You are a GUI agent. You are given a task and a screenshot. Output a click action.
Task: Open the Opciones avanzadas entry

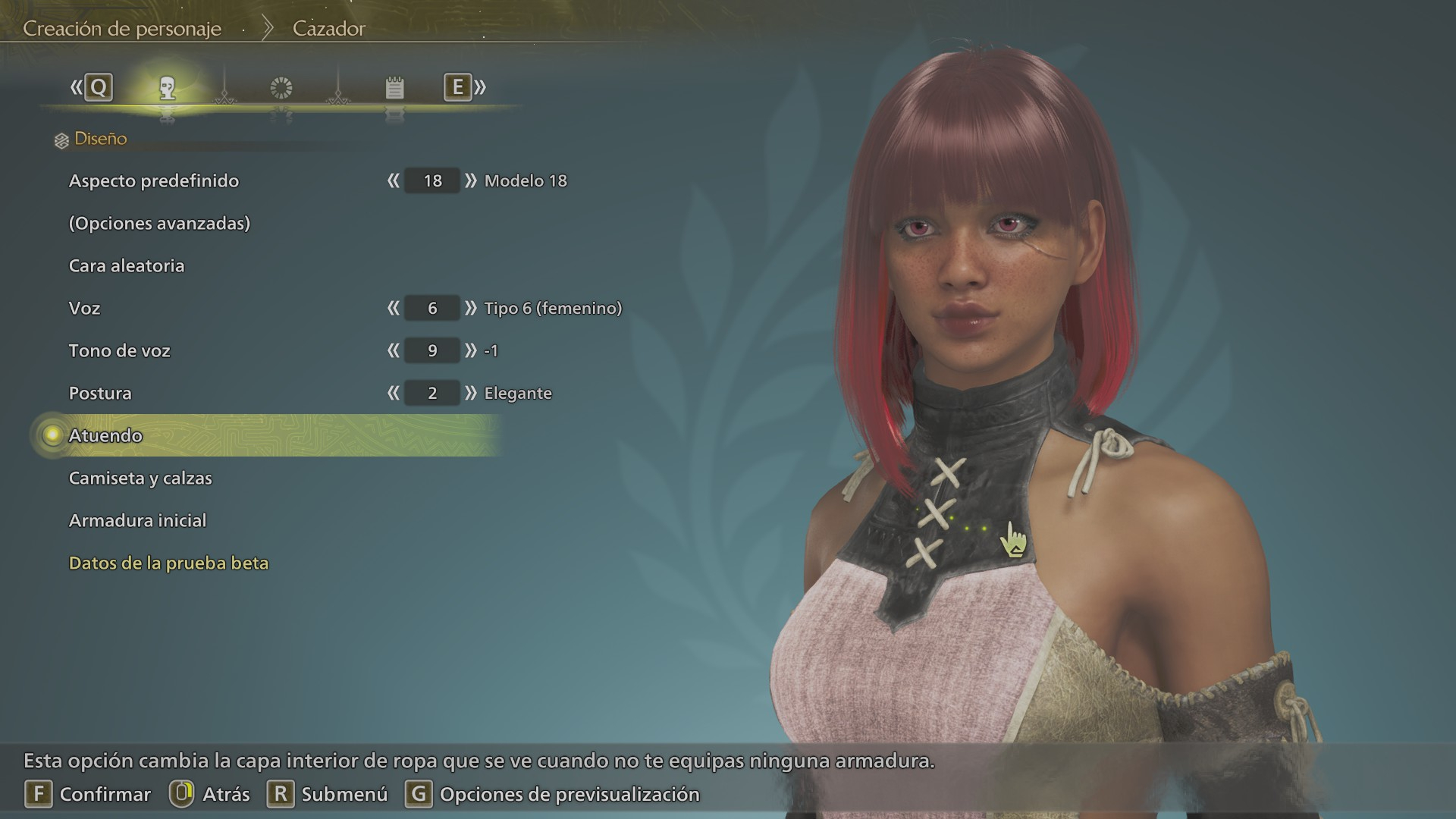(159, 223)
